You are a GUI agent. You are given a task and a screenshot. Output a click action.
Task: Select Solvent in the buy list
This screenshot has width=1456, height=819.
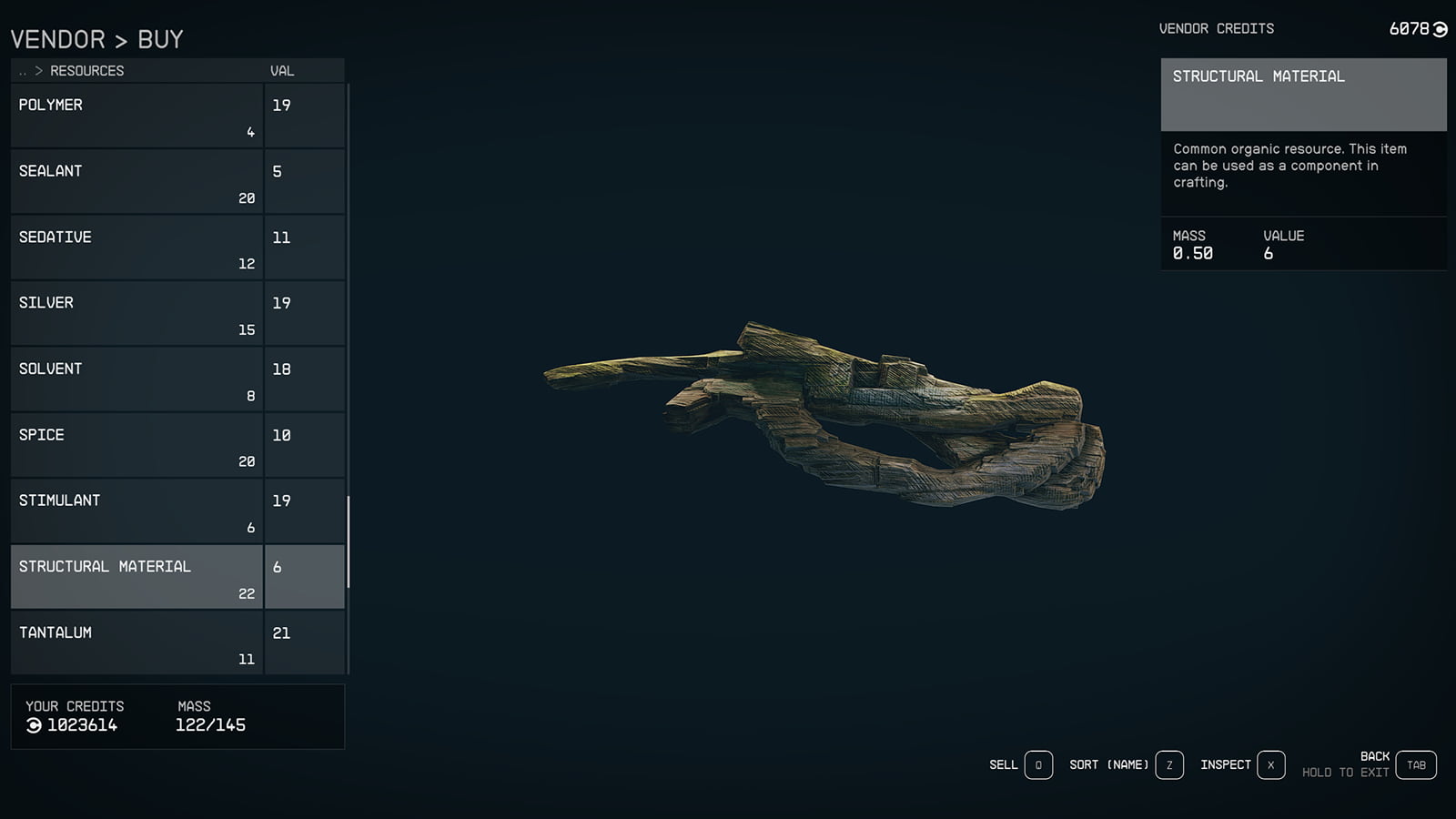[136, 379]
